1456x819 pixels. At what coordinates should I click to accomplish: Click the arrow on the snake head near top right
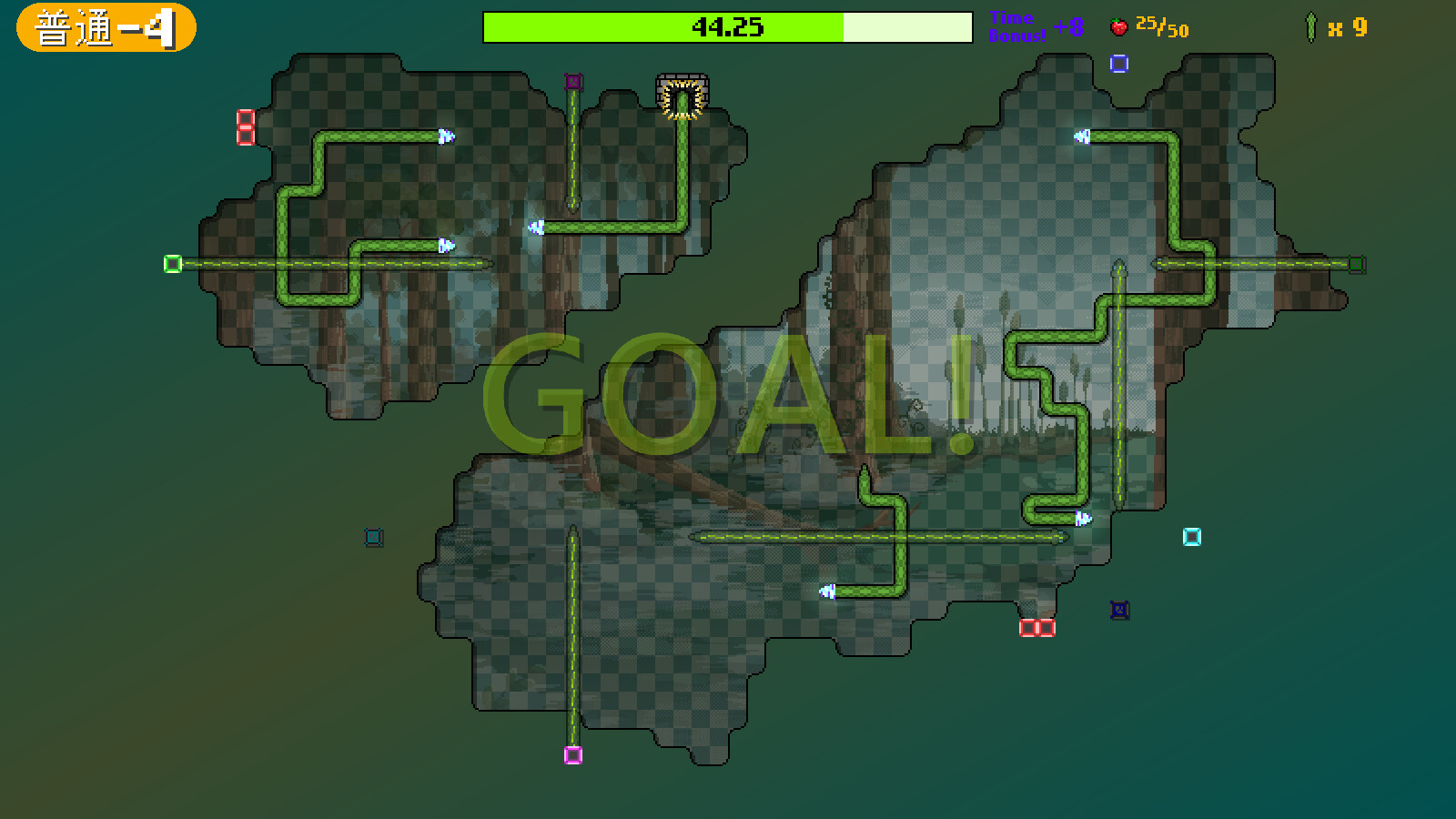pos(1080,138)
